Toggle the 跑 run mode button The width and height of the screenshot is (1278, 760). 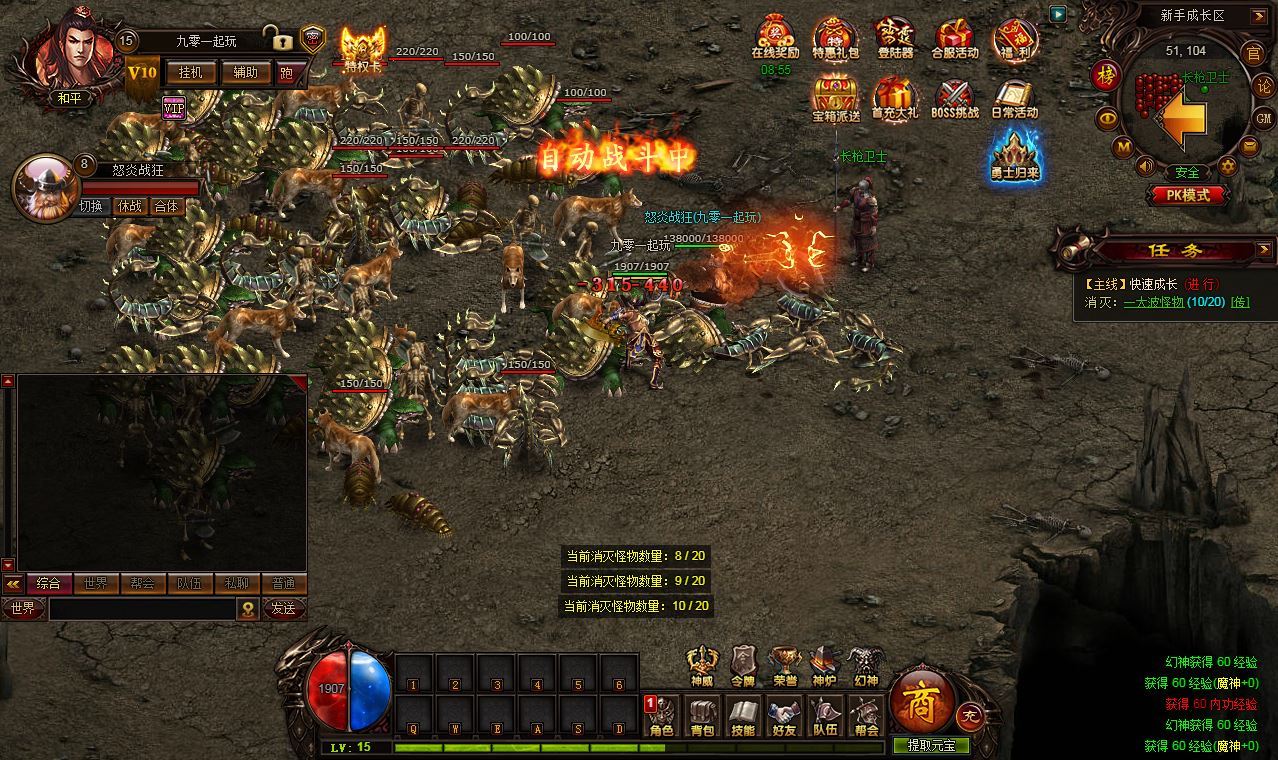coord(288,72)
